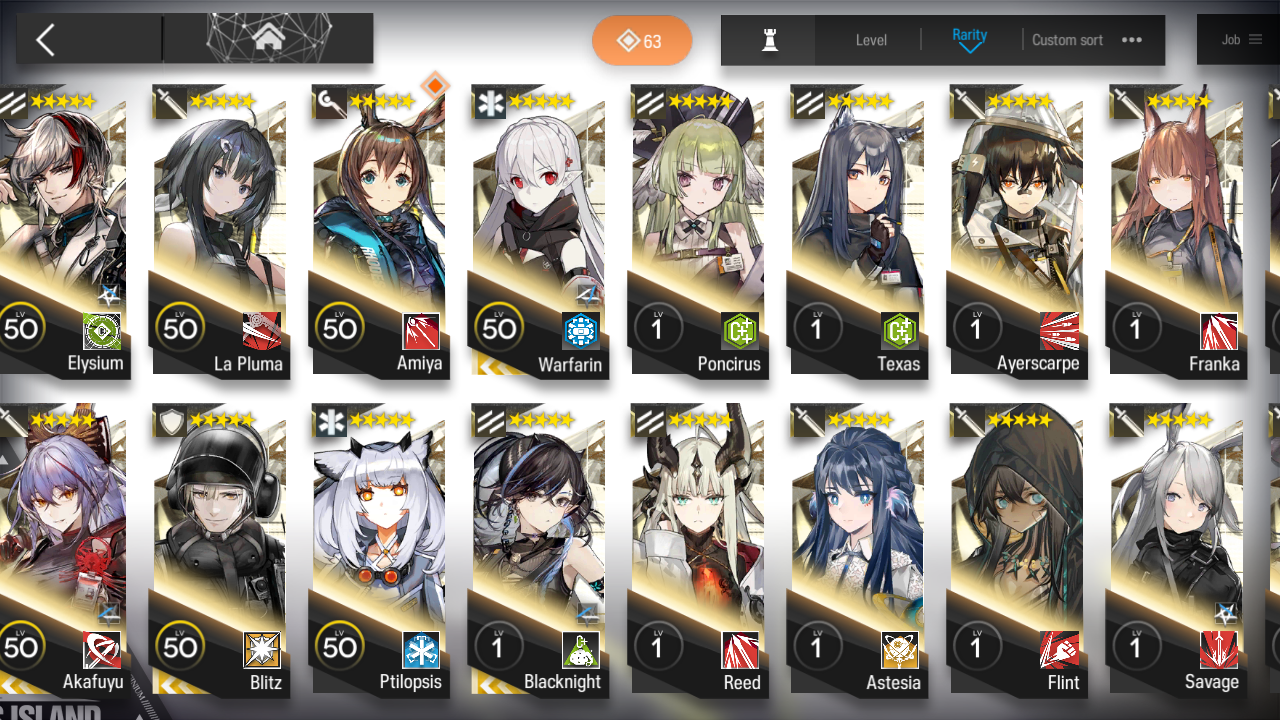Click the sword class icon on La Pluma's card
The height and width of the screenshot is (720, 1280).
click(x=171, y=101)
